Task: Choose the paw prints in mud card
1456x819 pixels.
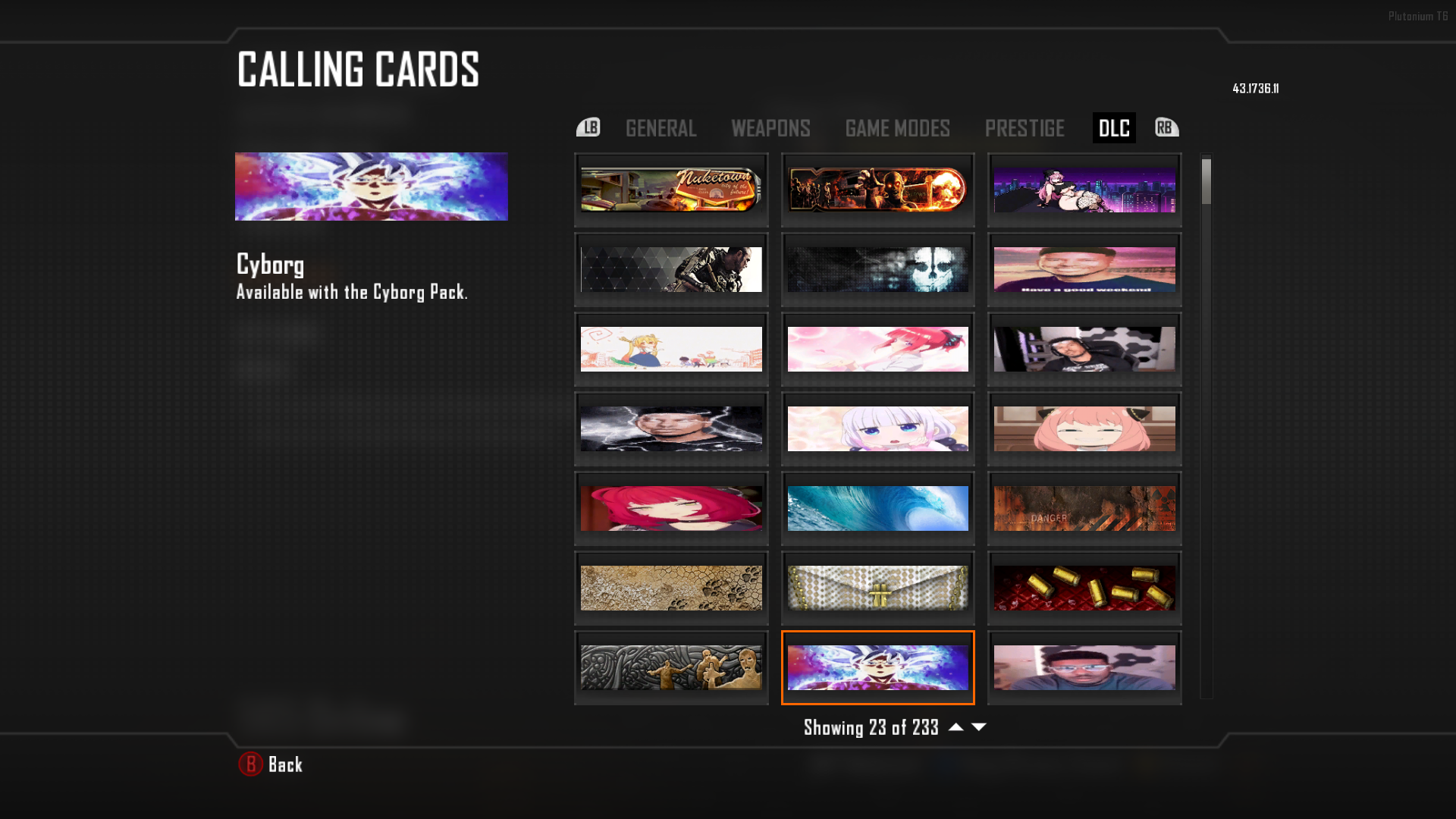Action: (671, 588)
